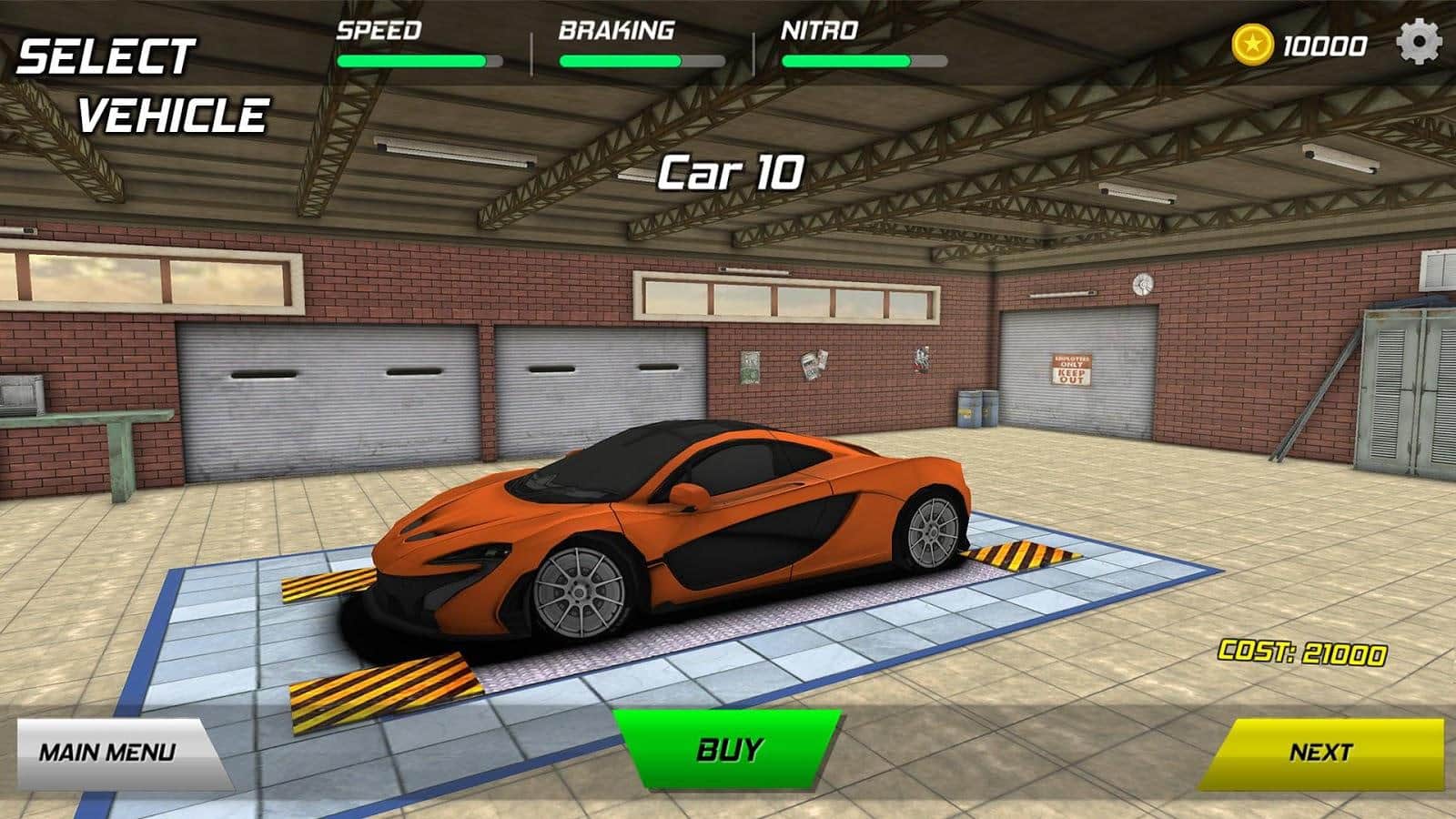This screenshot has width=1456, height=819.
Task: Open settings with the gear icon
Action: point(1419,43)
